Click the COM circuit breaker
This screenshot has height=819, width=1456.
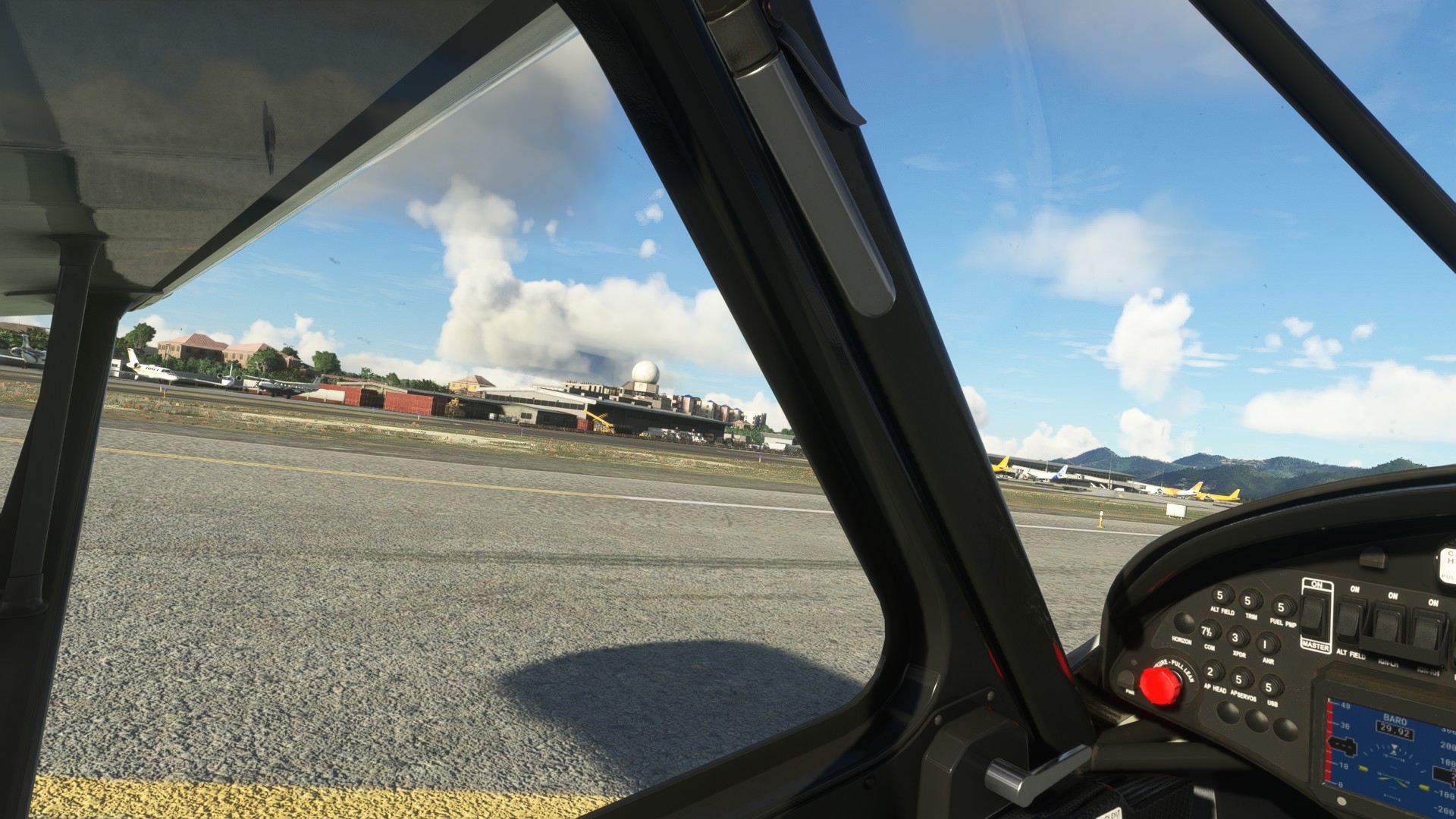1208,631
